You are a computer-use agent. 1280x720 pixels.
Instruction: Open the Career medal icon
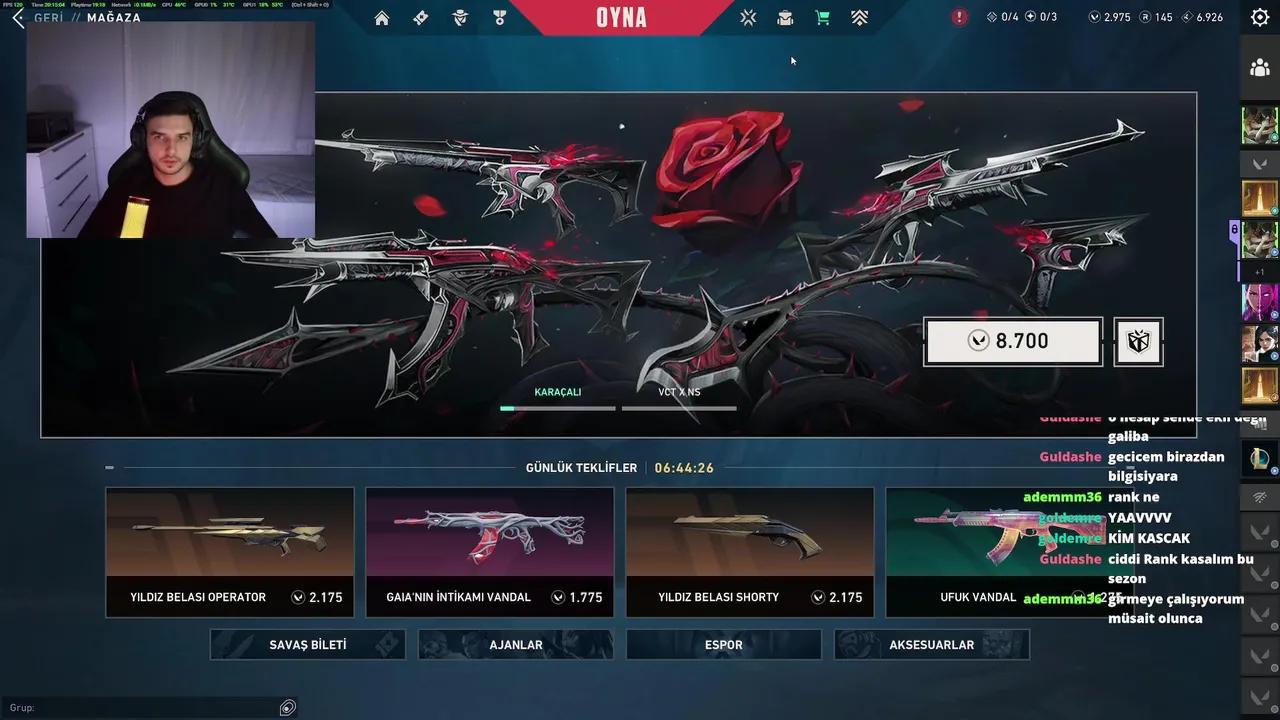coord(499,17)
